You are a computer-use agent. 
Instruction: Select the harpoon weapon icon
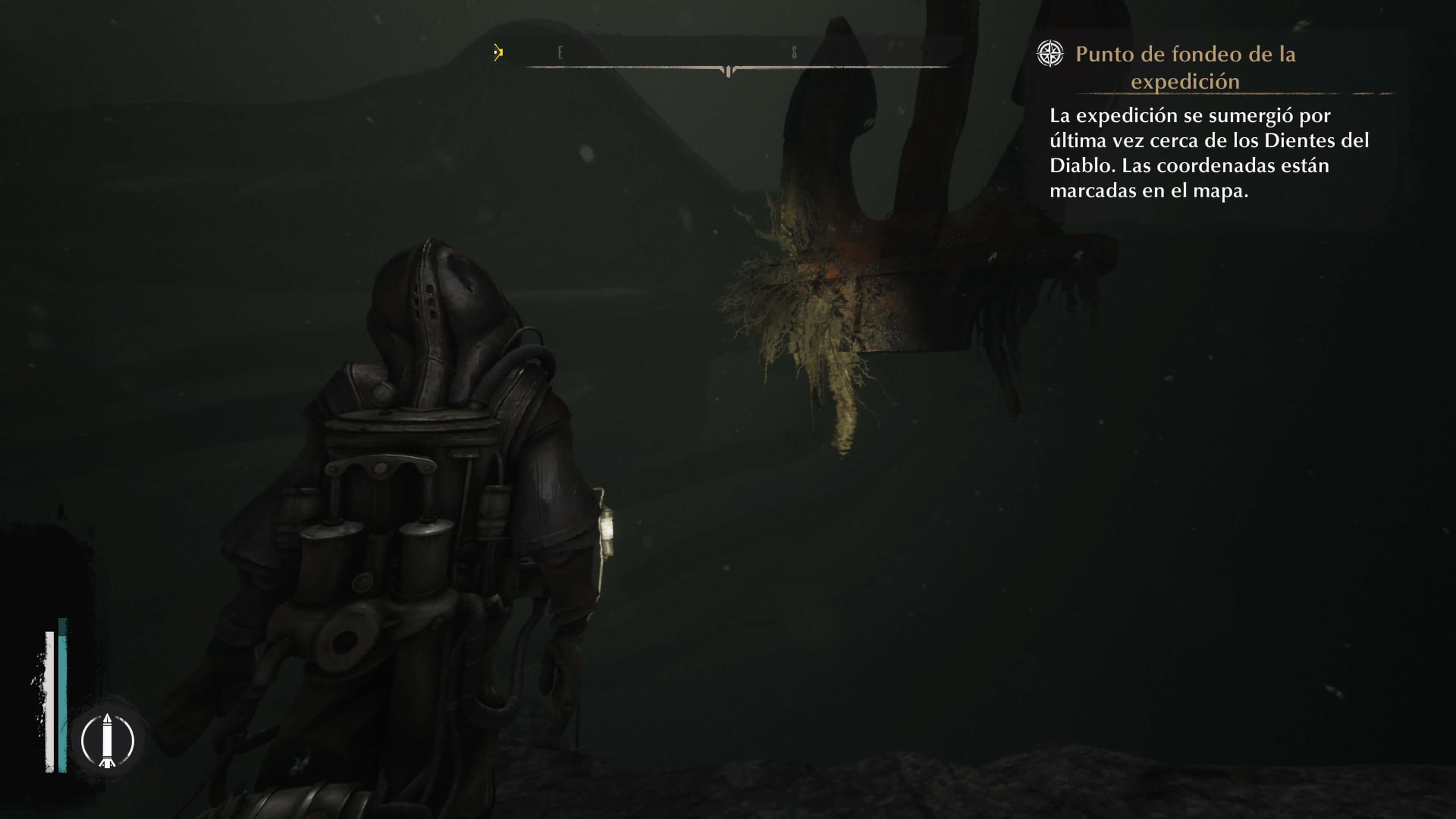point(107,740)
